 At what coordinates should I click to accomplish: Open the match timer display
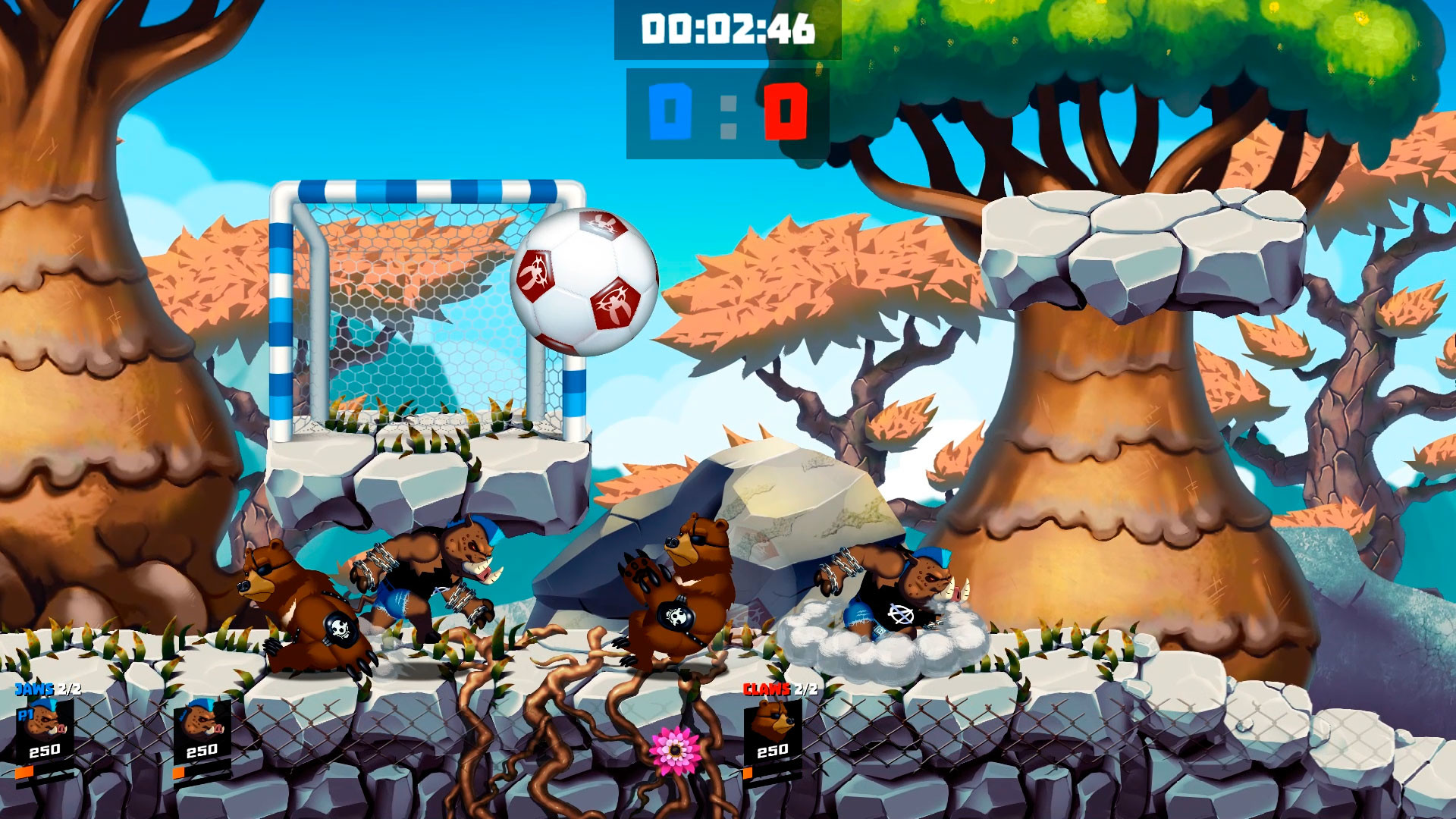[726, 30]
